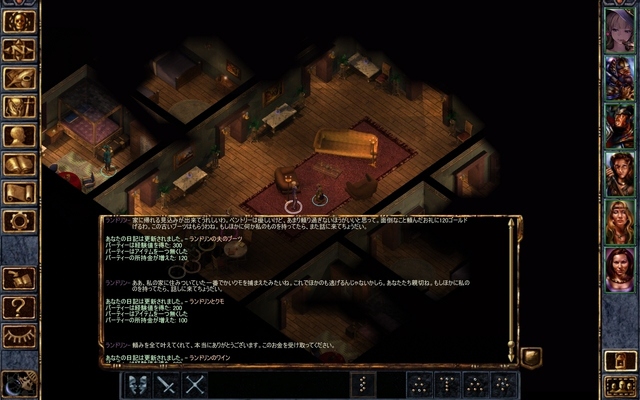Choose the single-file line formation
640x400 pixels.
pos(363,384)
